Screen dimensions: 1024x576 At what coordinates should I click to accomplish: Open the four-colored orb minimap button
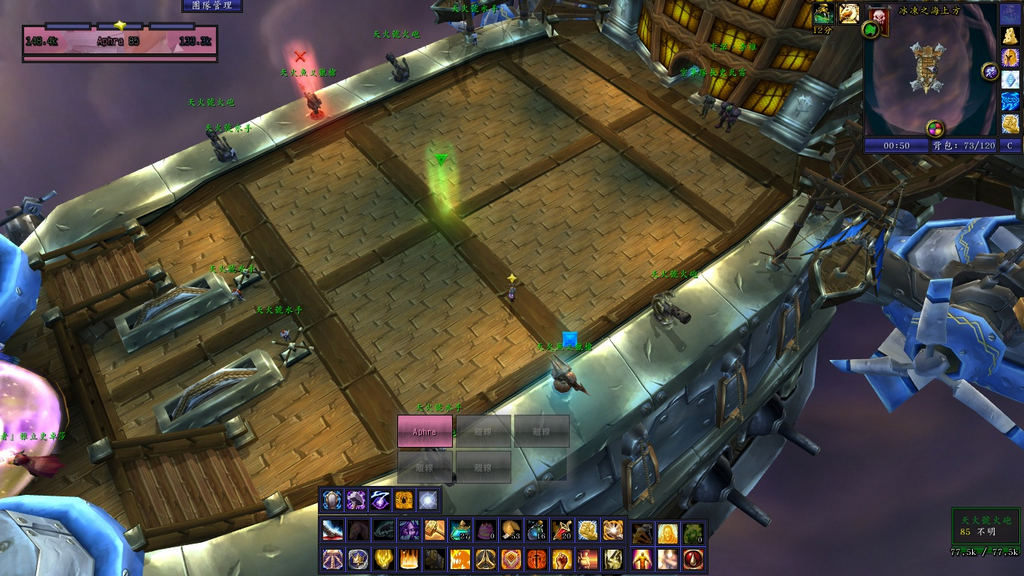[934, 128]
